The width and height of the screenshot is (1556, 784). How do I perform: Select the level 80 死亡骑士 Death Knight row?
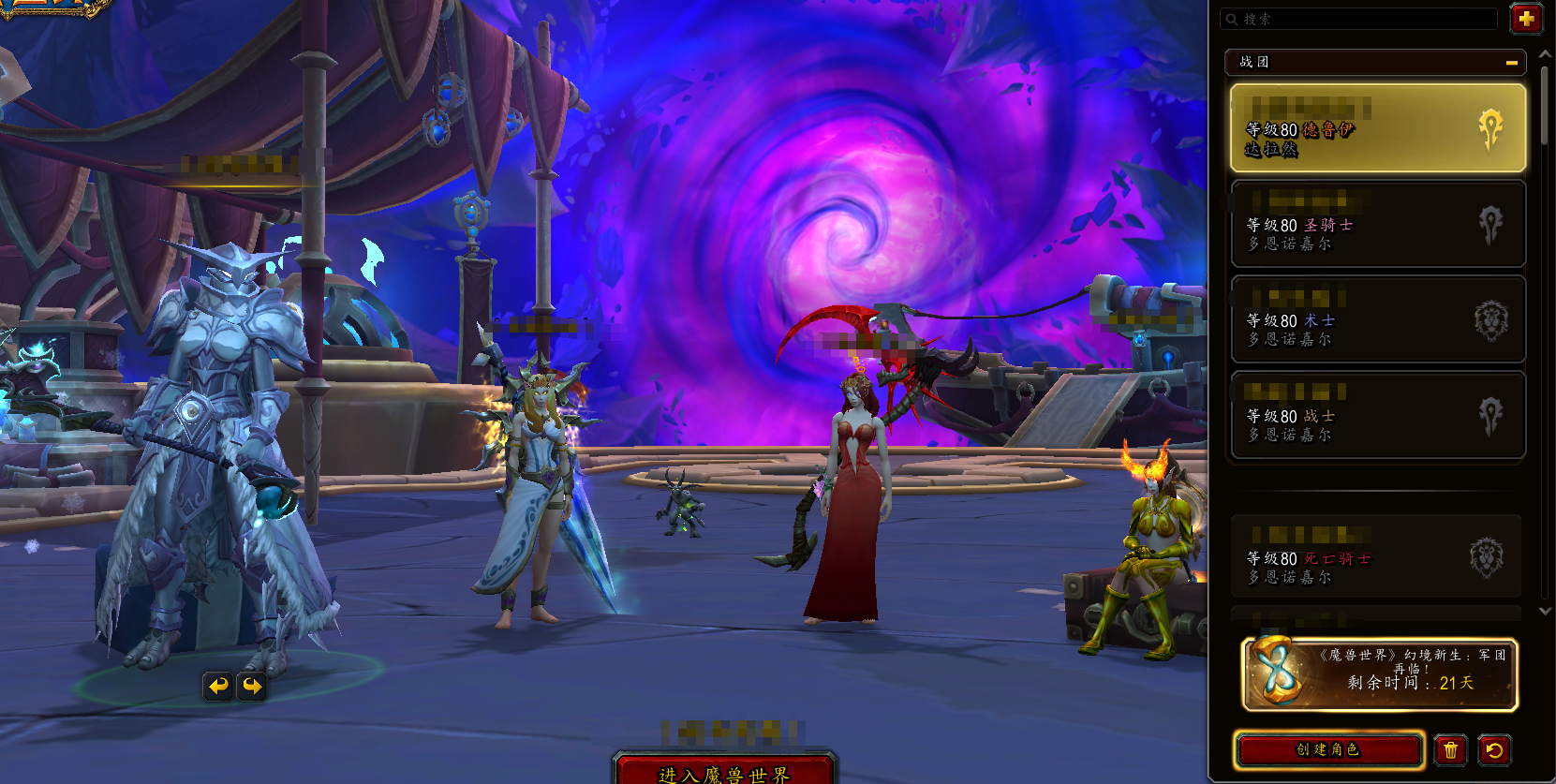1375,558
